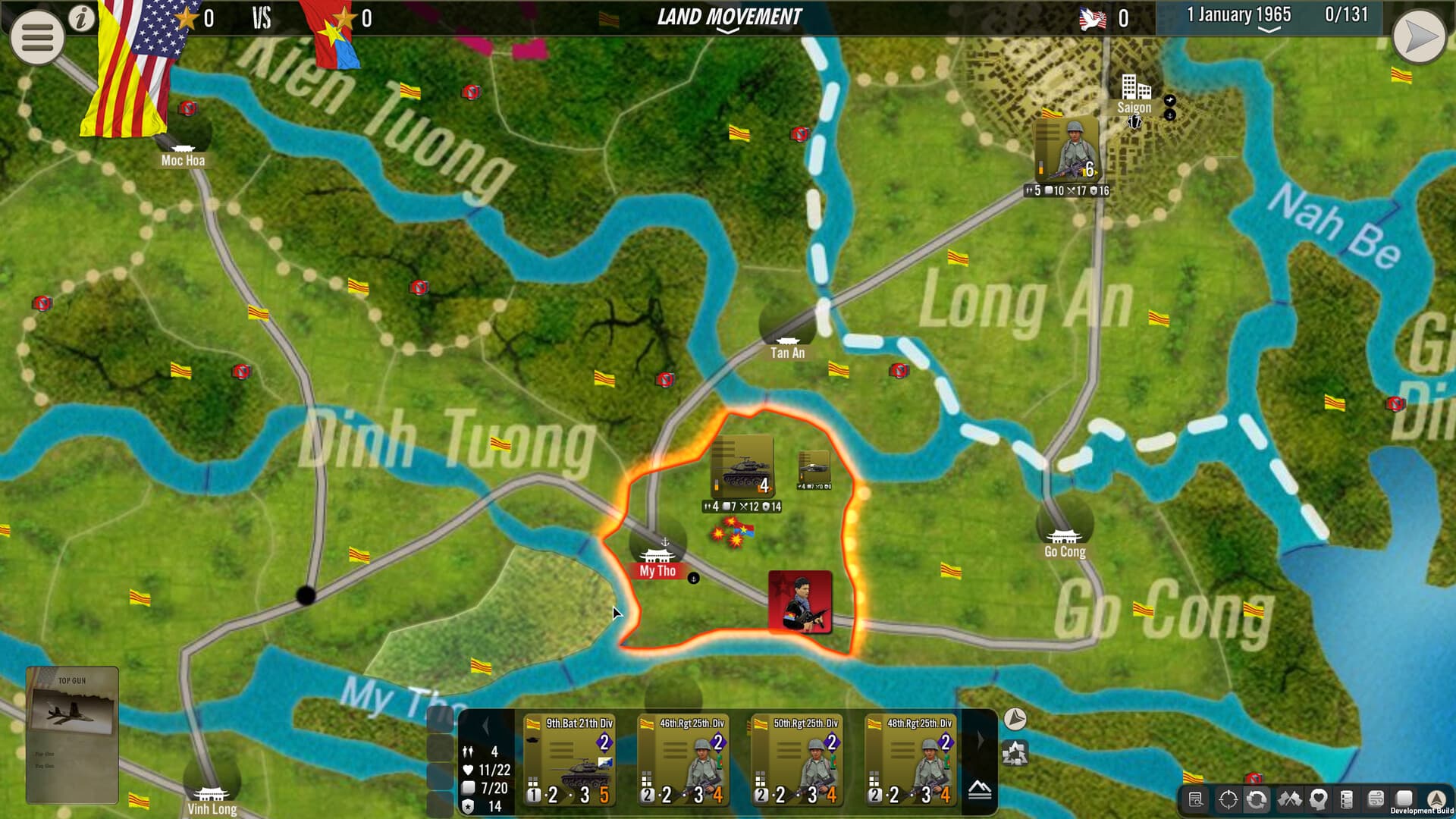
Task: Select the crosshair targeting icon in bottom toolbar
Action: point(1227,800)
